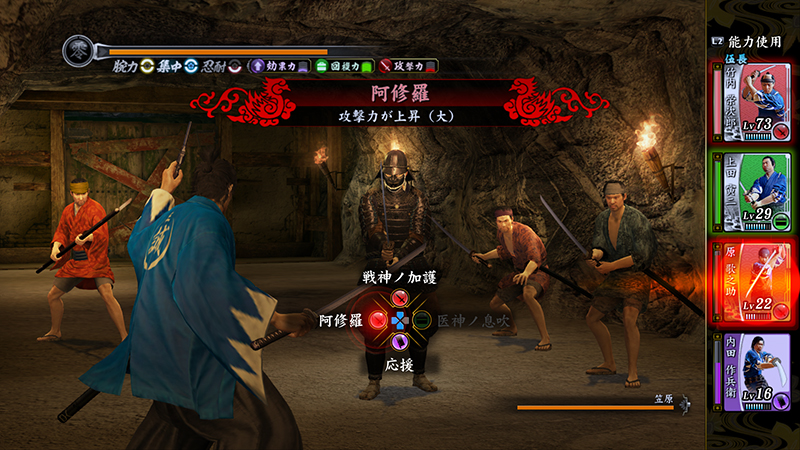Choose the greyed 医神ノ息吹 green orb
Image resolution: width=800 pixels, height=450 pixels.
(x=422, y=321)
